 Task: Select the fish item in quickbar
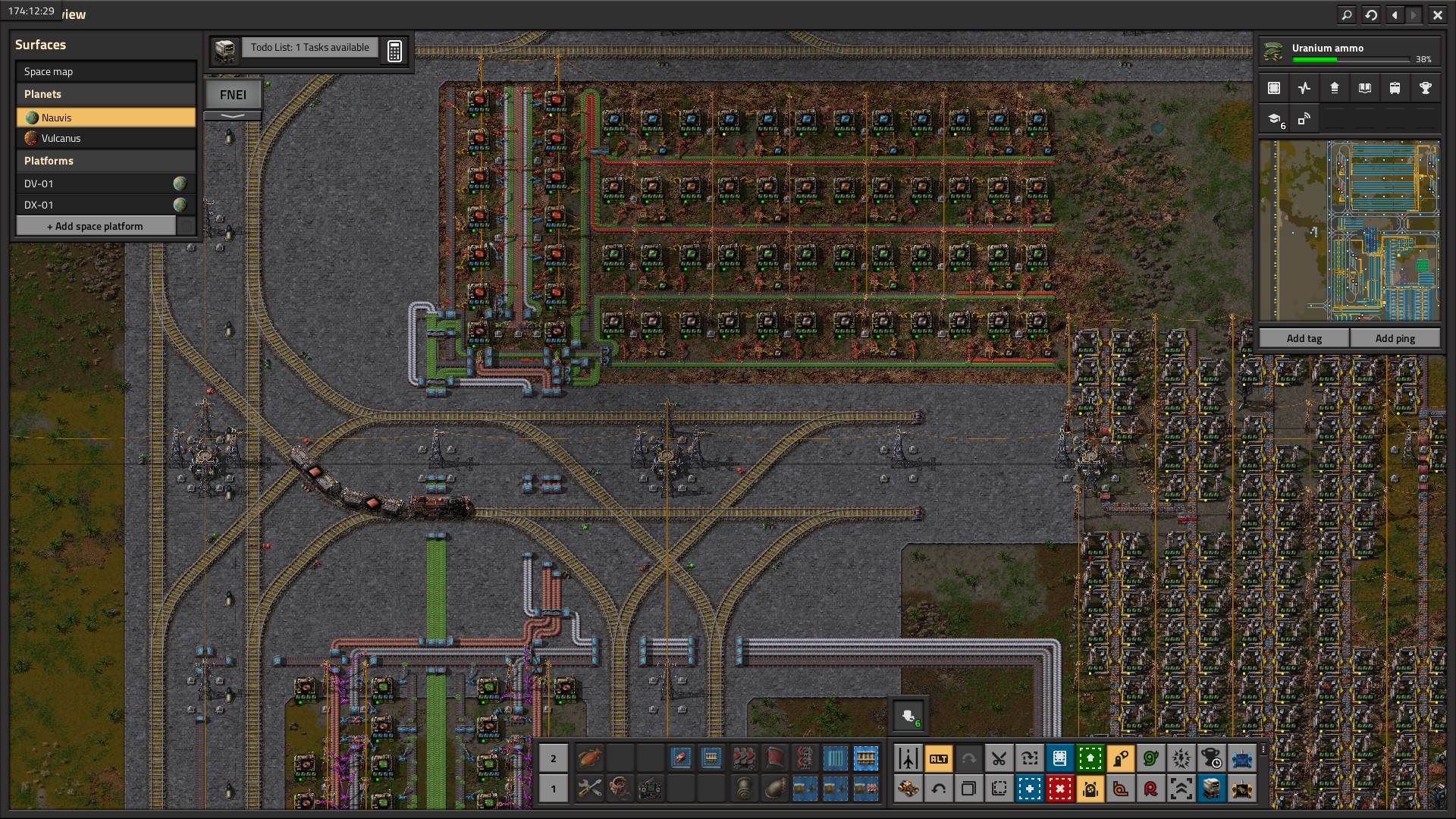589,757
